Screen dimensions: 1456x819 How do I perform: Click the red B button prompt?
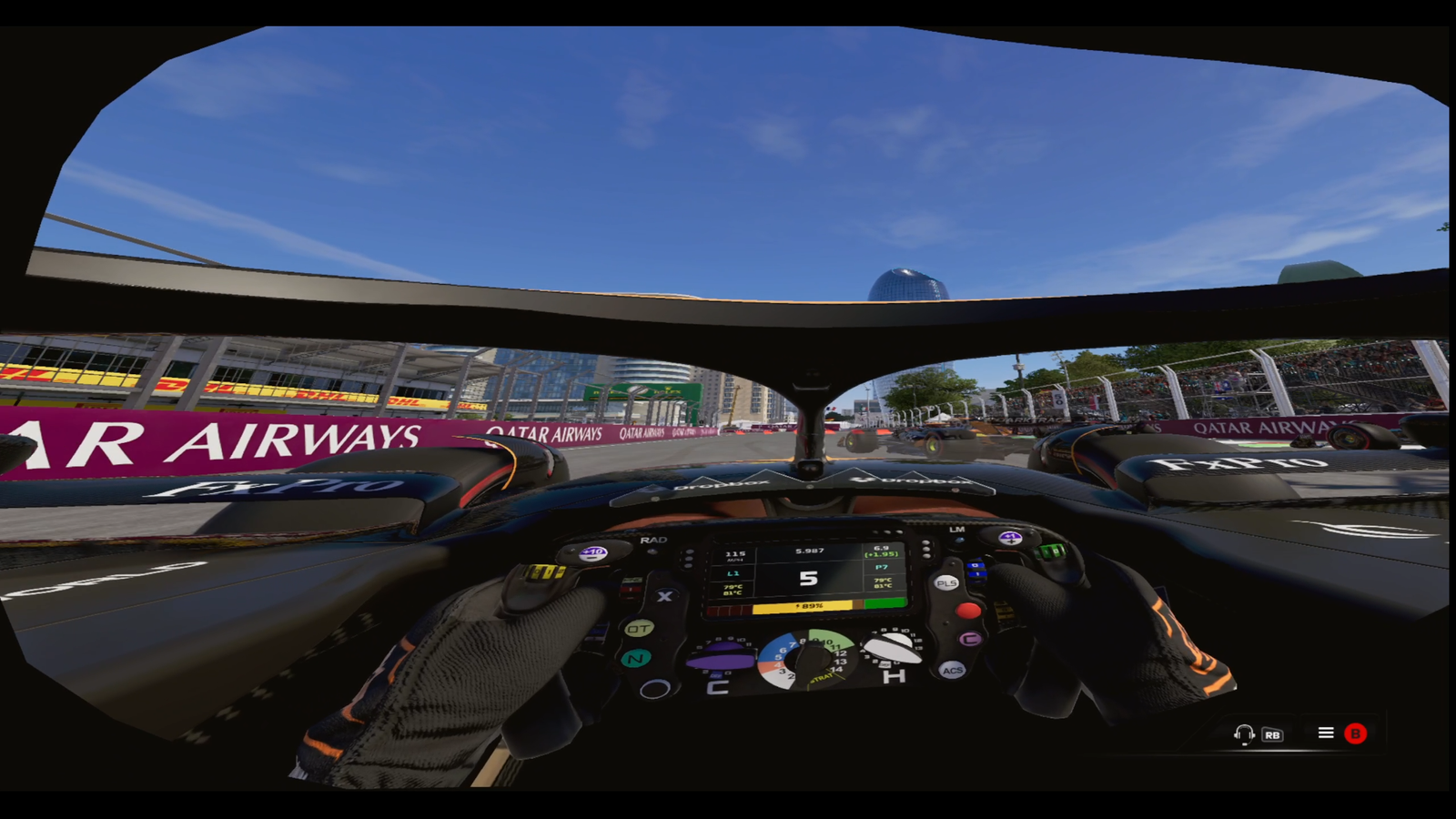(x=1356, y=733)
